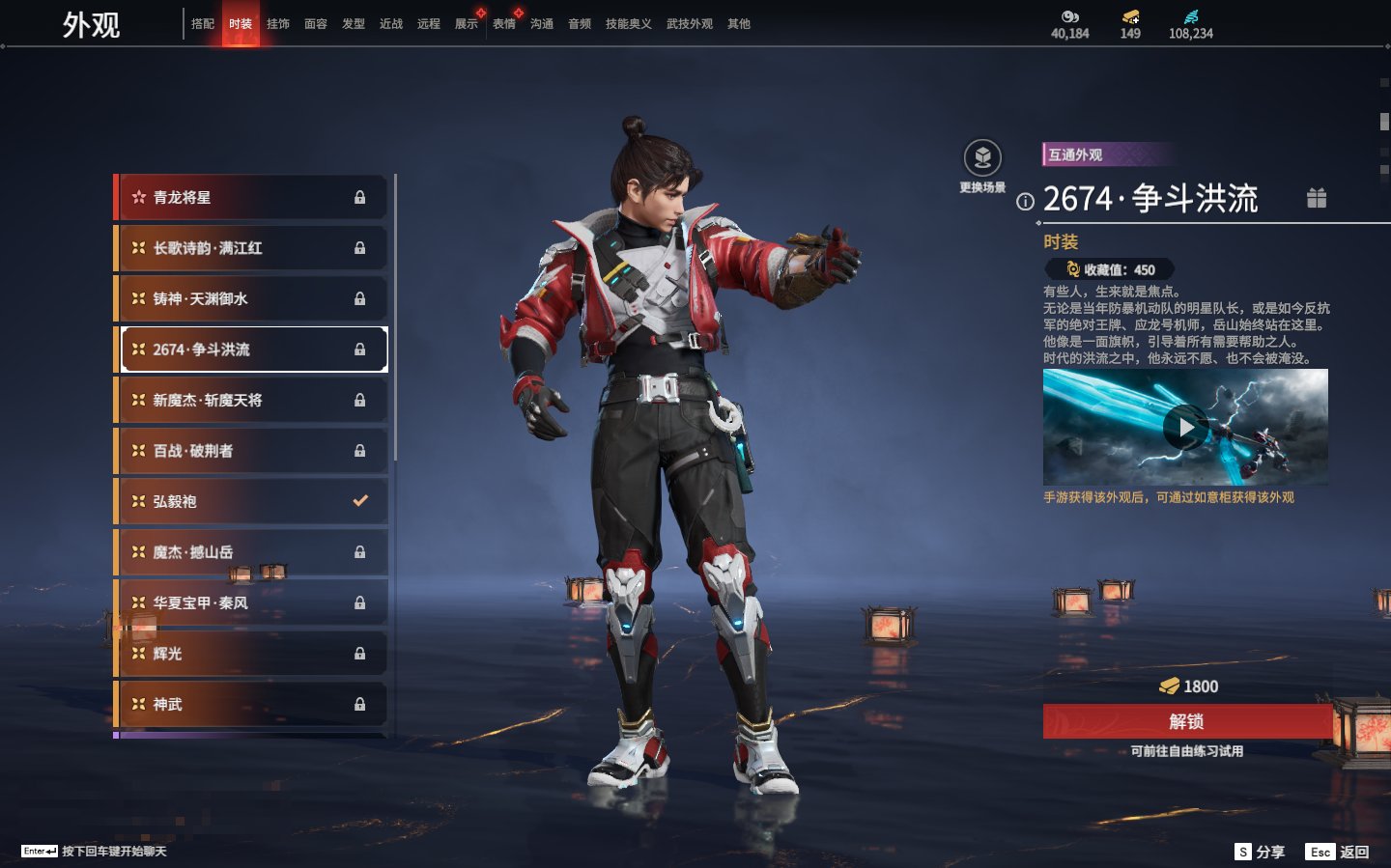Open the 挂饰 category tab
Viewport: 1391px width, 868px height.
[x=278, y=24]
